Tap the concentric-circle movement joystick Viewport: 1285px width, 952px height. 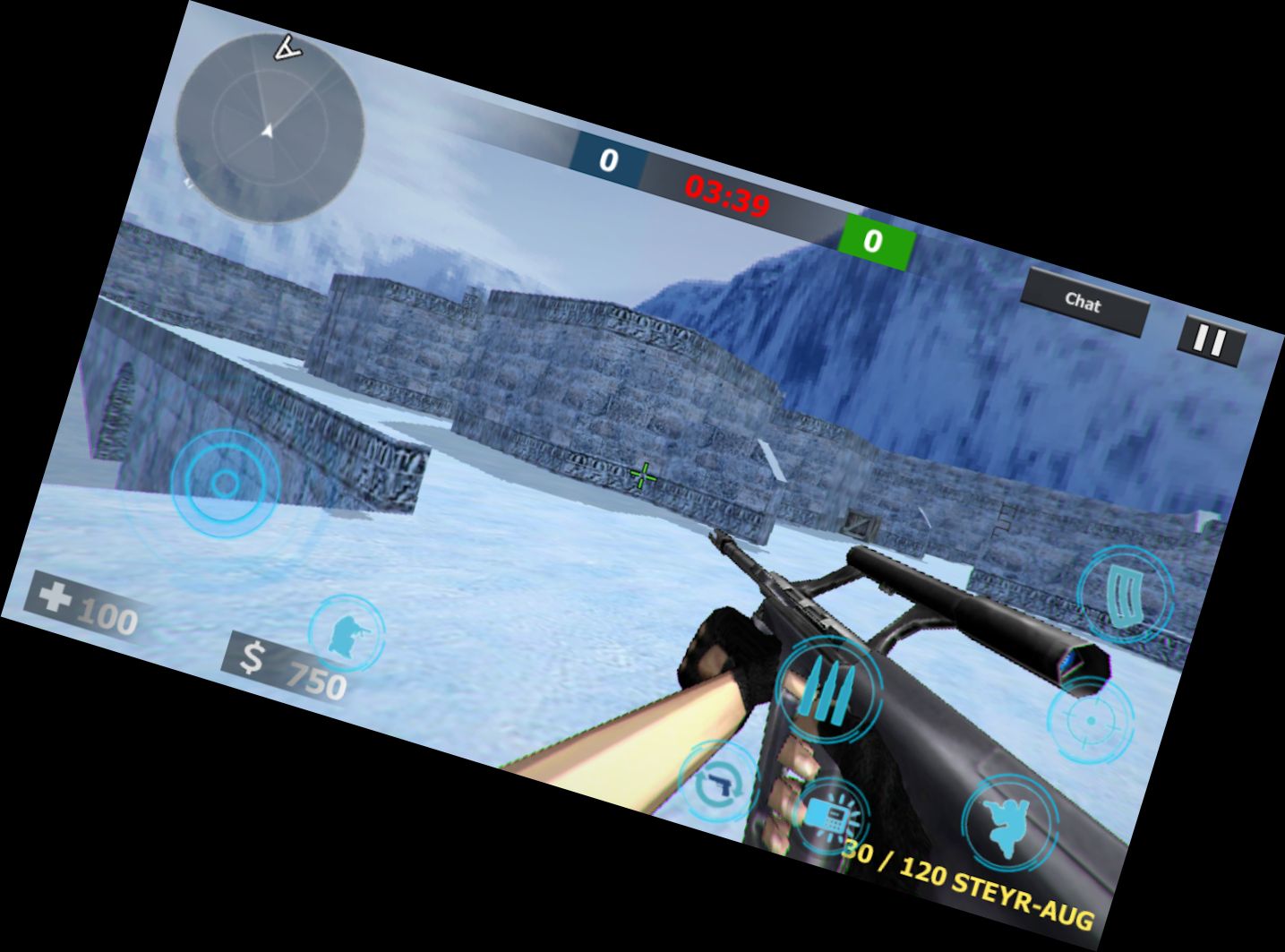[x=226, y=485]
